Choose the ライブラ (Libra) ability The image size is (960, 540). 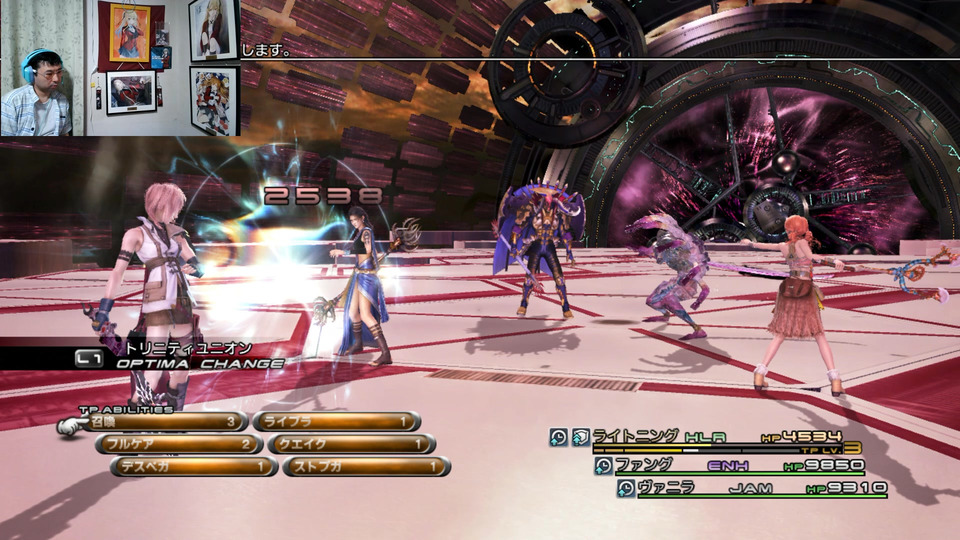[336, 422]
